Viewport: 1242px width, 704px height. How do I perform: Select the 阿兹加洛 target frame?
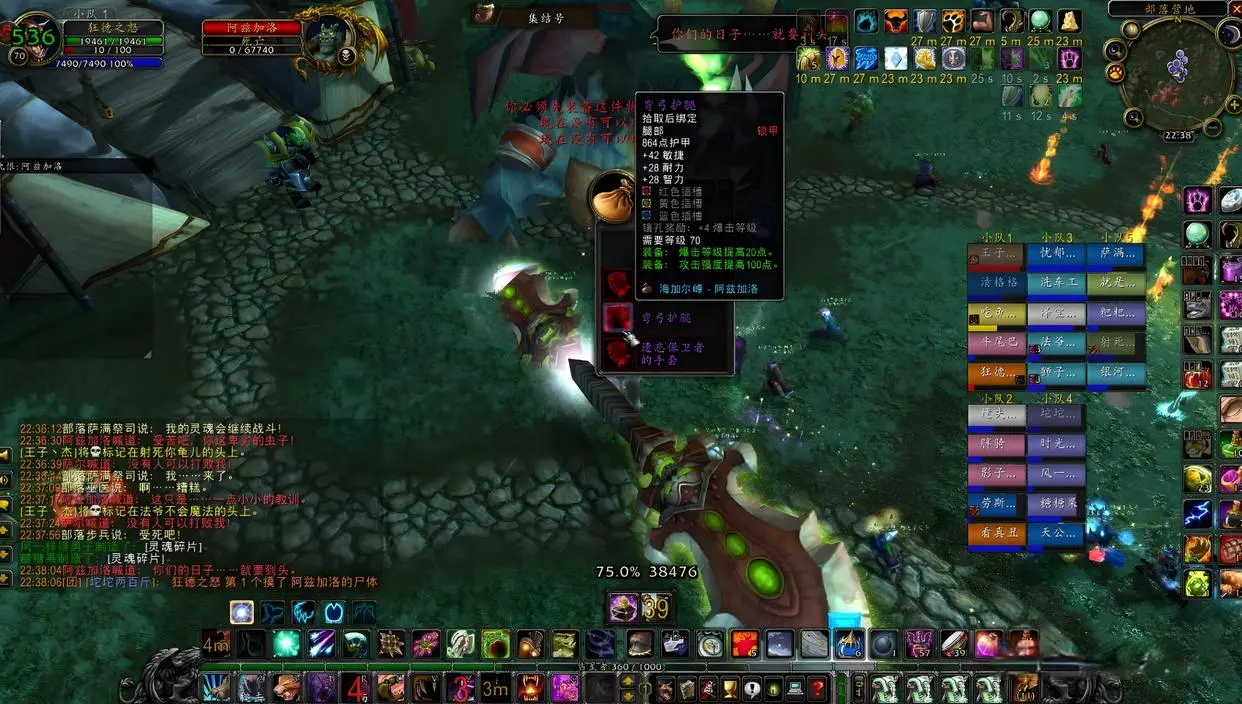tap(253, 28)
